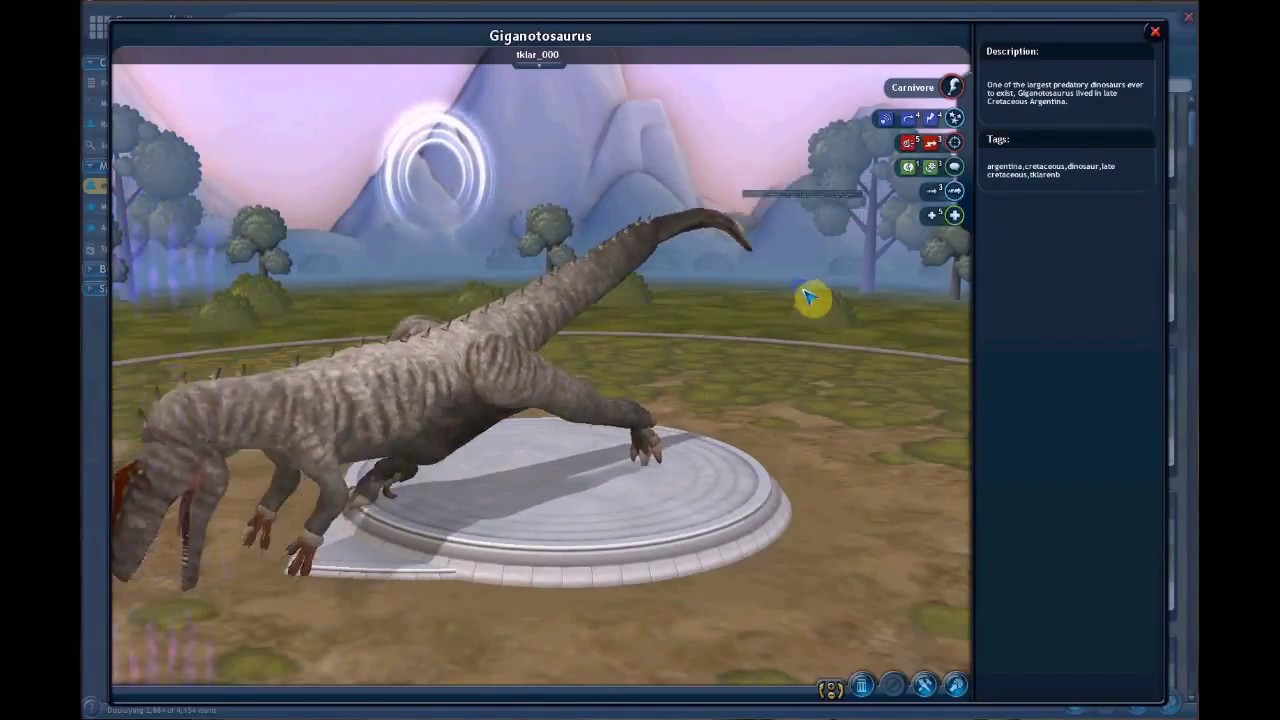Select the blue arrow speed icon

click(954, 190)
